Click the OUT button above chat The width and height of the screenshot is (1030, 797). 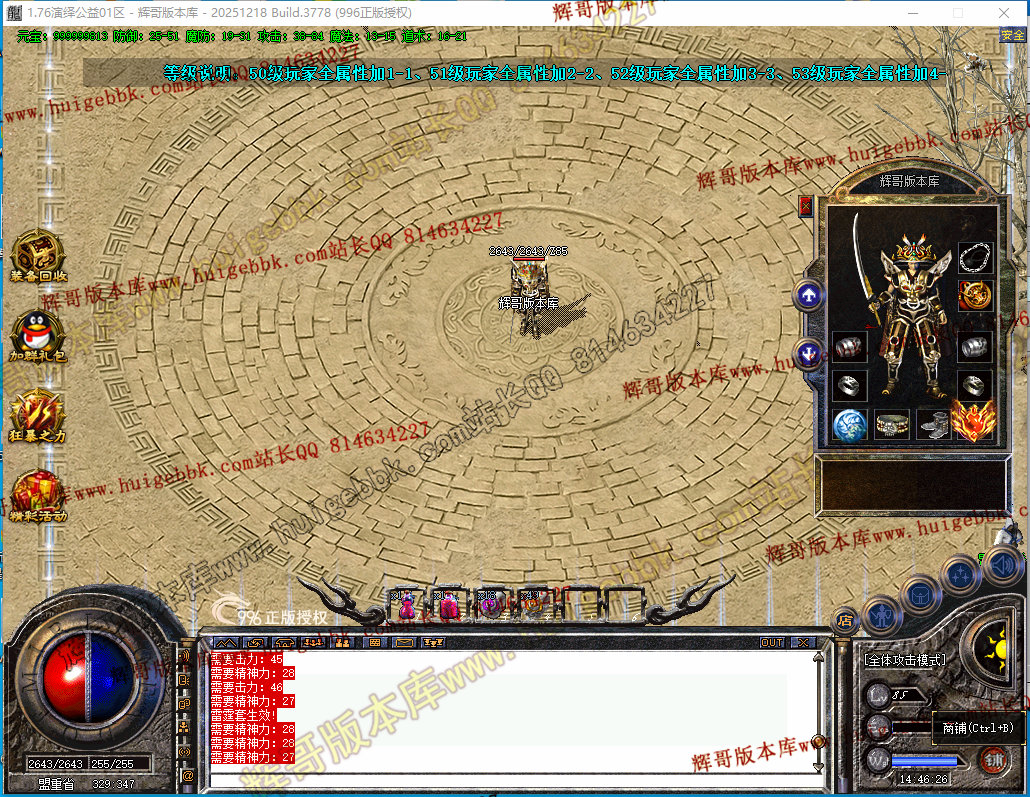(x=772, y=642)
